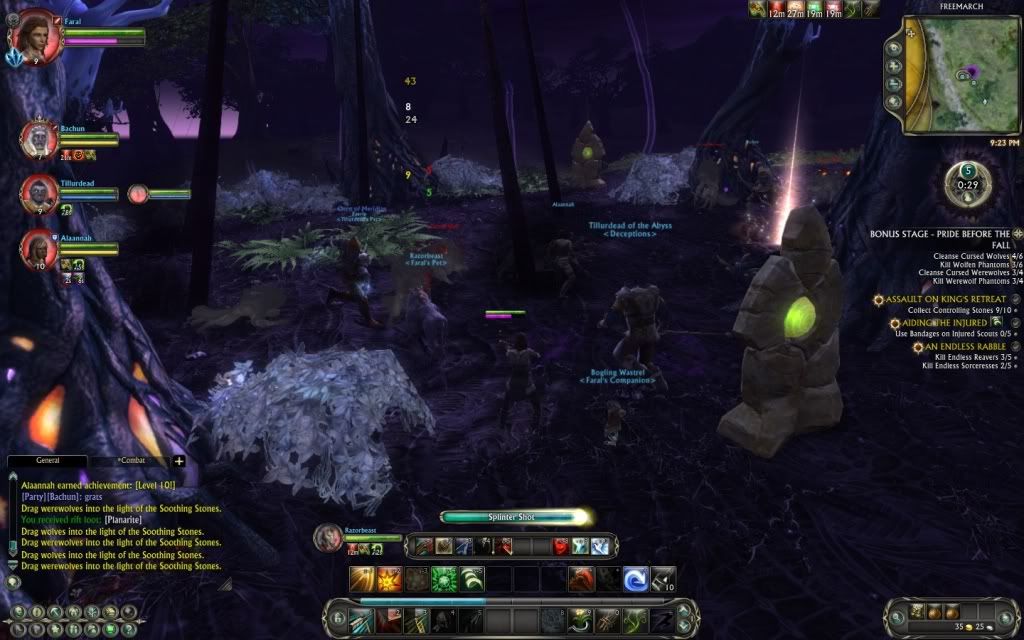Target party member Tillurdead's portrait
The width and height of the screenshot is (1024, 640).
pyautogui.click(x=38, y=193)
